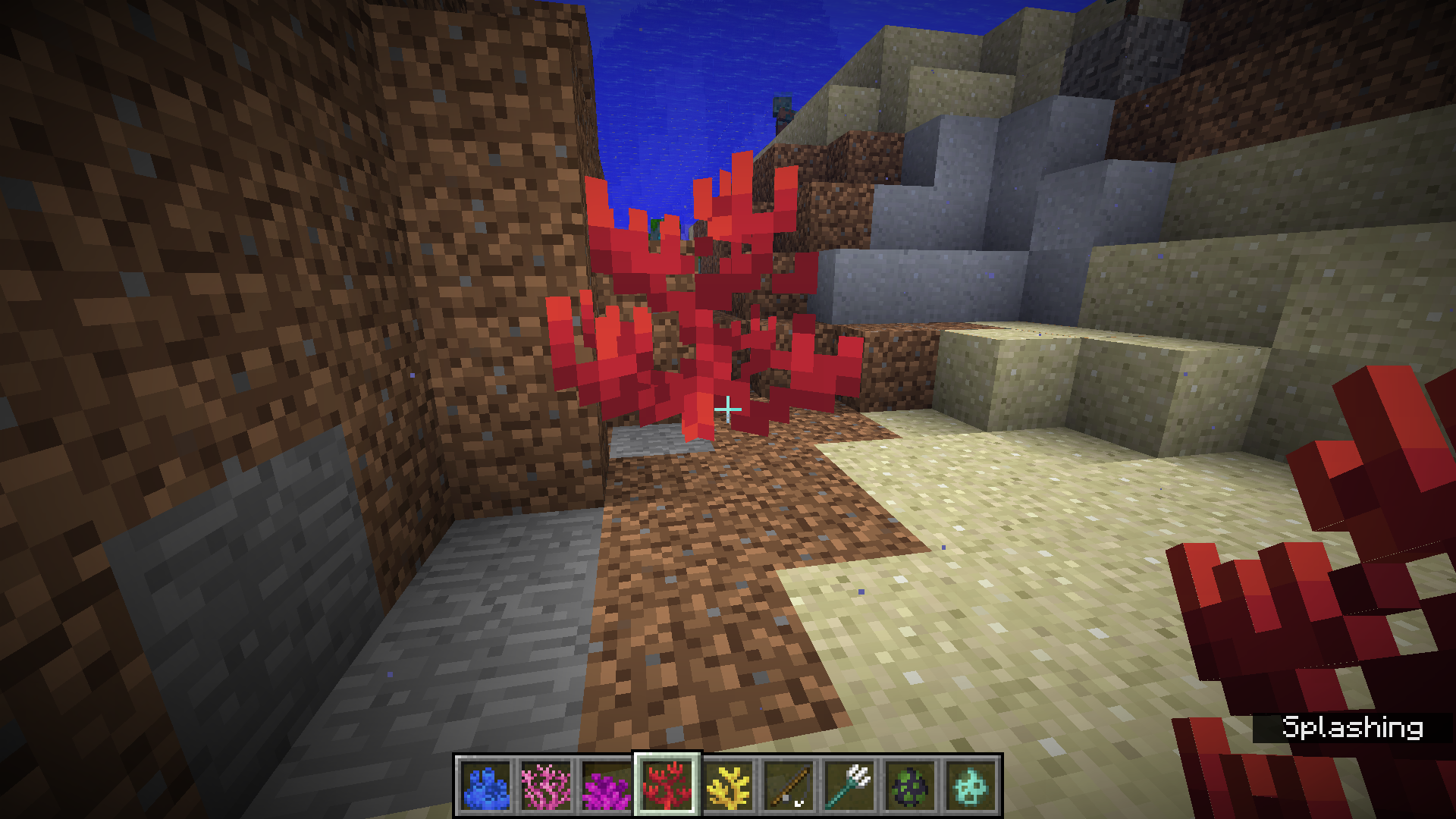Click the selected red fire coral slot
The image size is (1456, 819).
[x=667, y=786]
